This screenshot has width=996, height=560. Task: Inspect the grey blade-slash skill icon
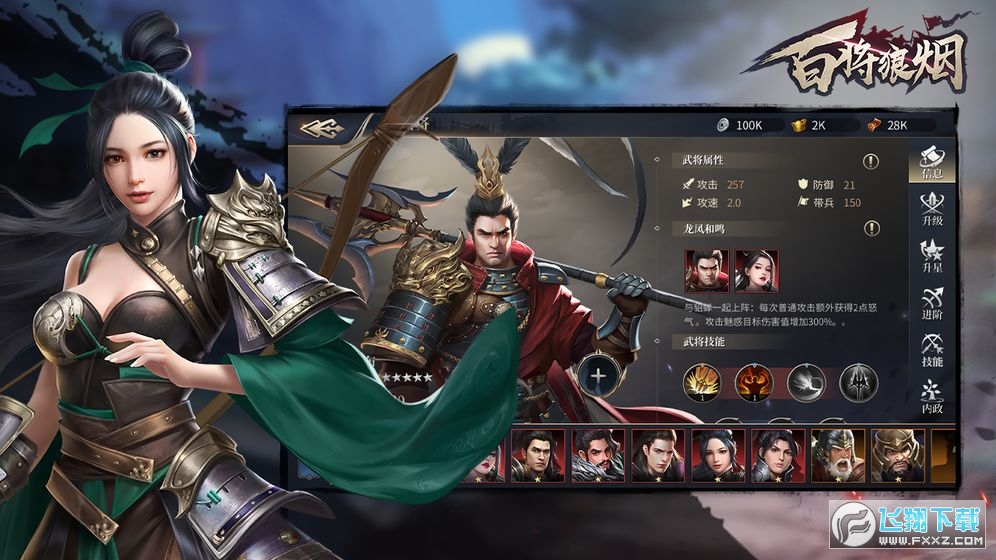[806, 383]
